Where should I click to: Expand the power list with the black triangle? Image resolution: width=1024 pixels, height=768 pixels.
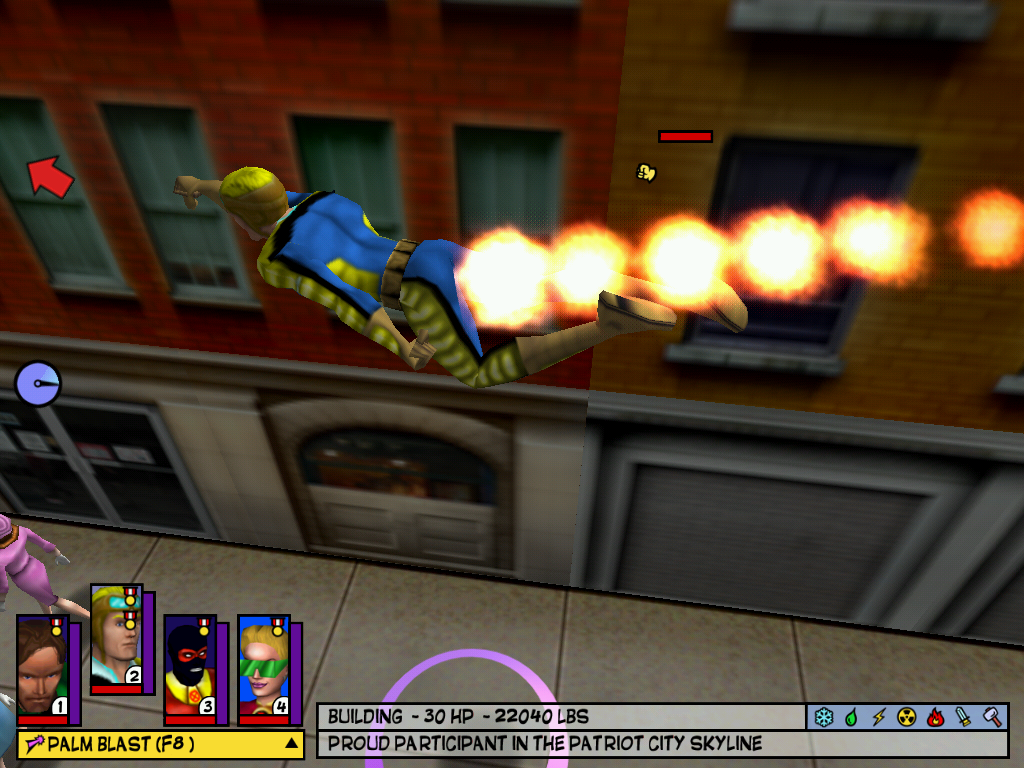(x=291, y=743)
